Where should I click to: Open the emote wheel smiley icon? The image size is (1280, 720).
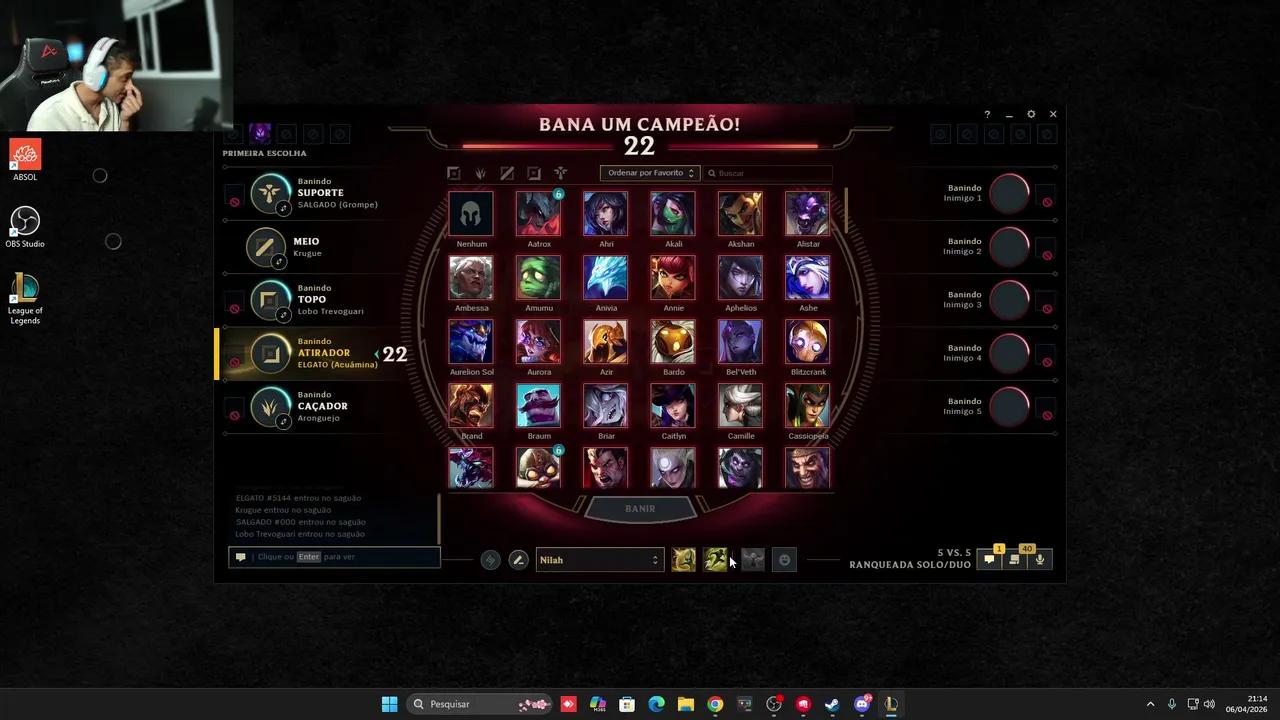[x=785, y=559]
